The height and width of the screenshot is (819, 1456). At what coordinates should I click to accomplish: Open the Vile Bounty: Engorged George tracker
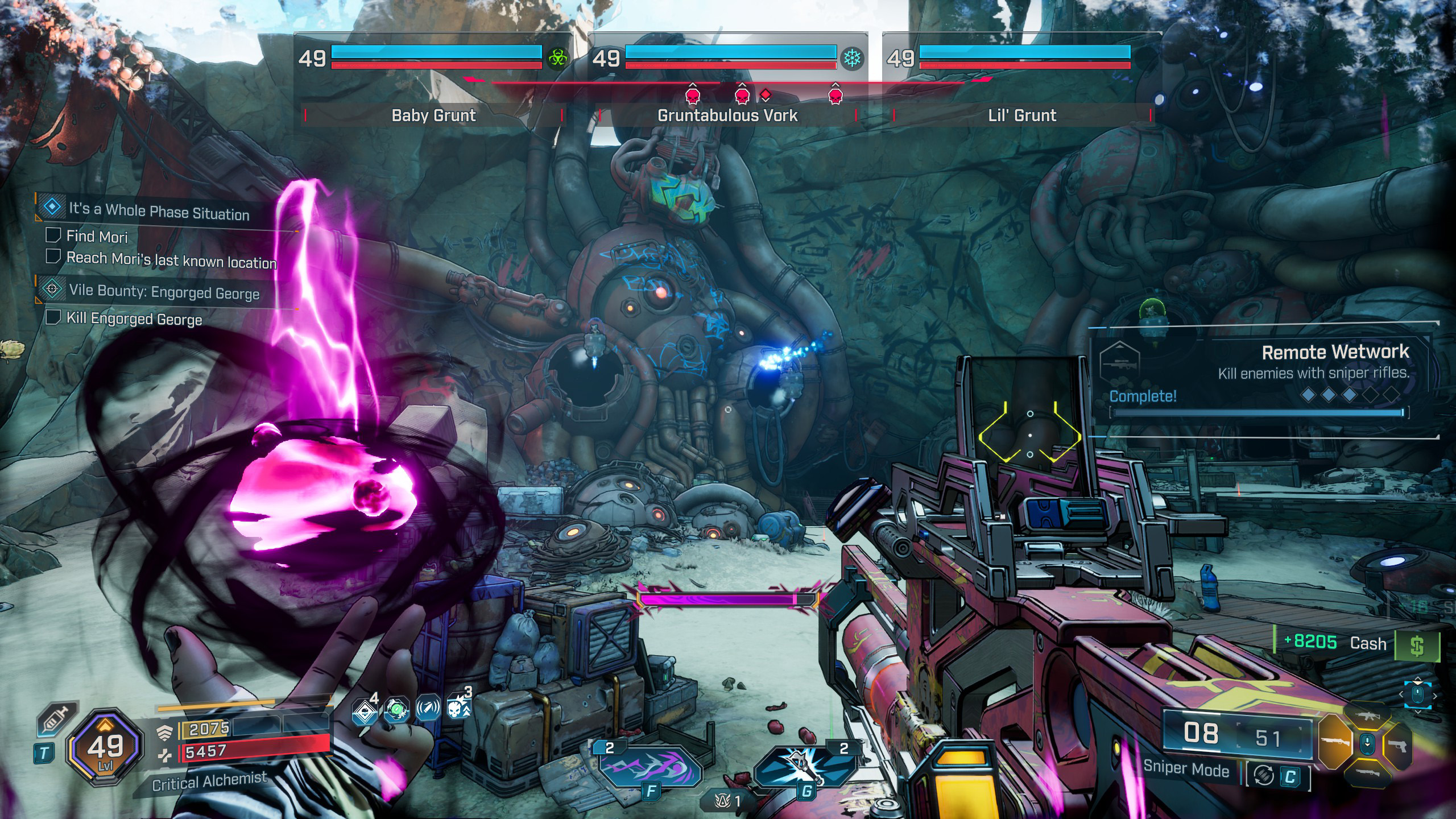[164, 292]
